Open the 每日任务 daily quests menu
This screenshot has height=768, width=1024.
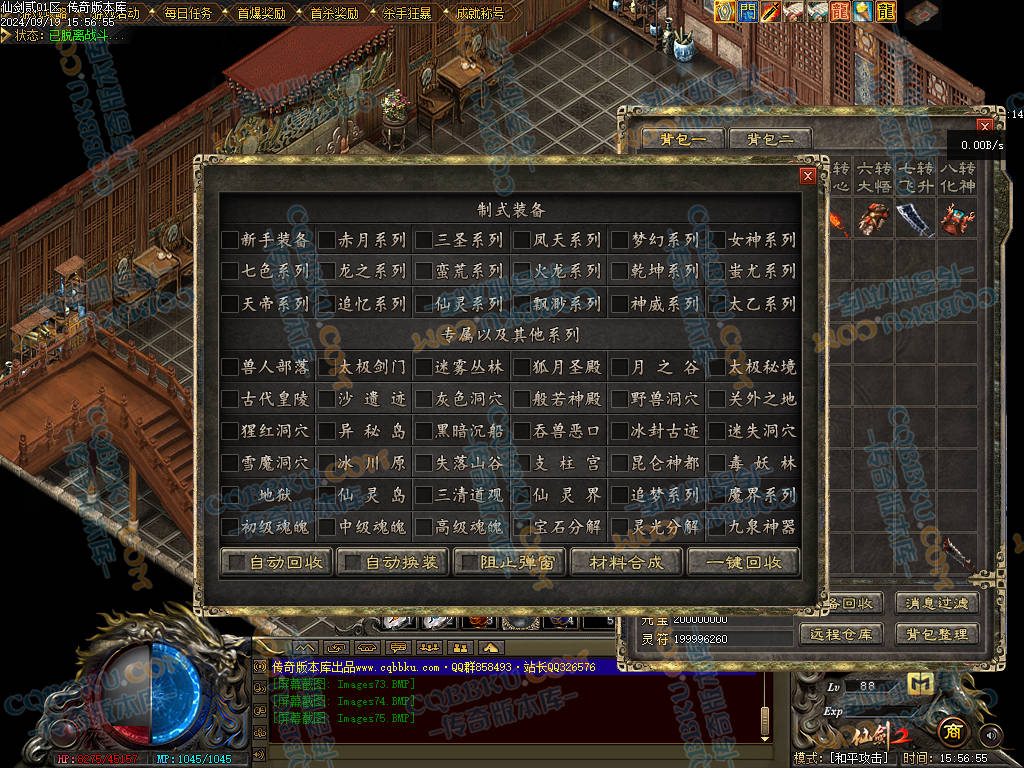187,13
